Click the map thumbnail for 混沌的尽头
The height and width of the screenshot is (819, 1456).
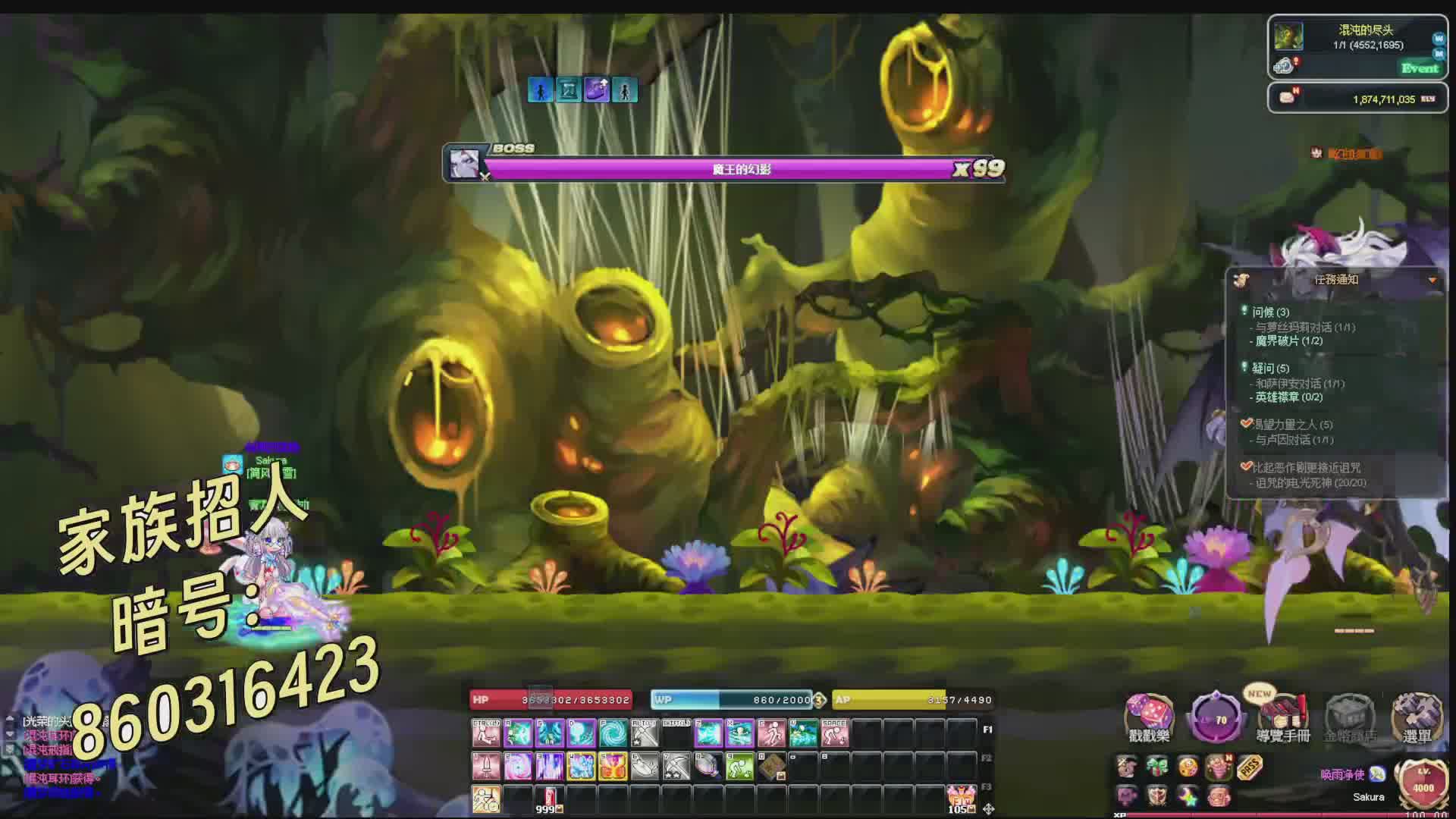(1288, 36)
